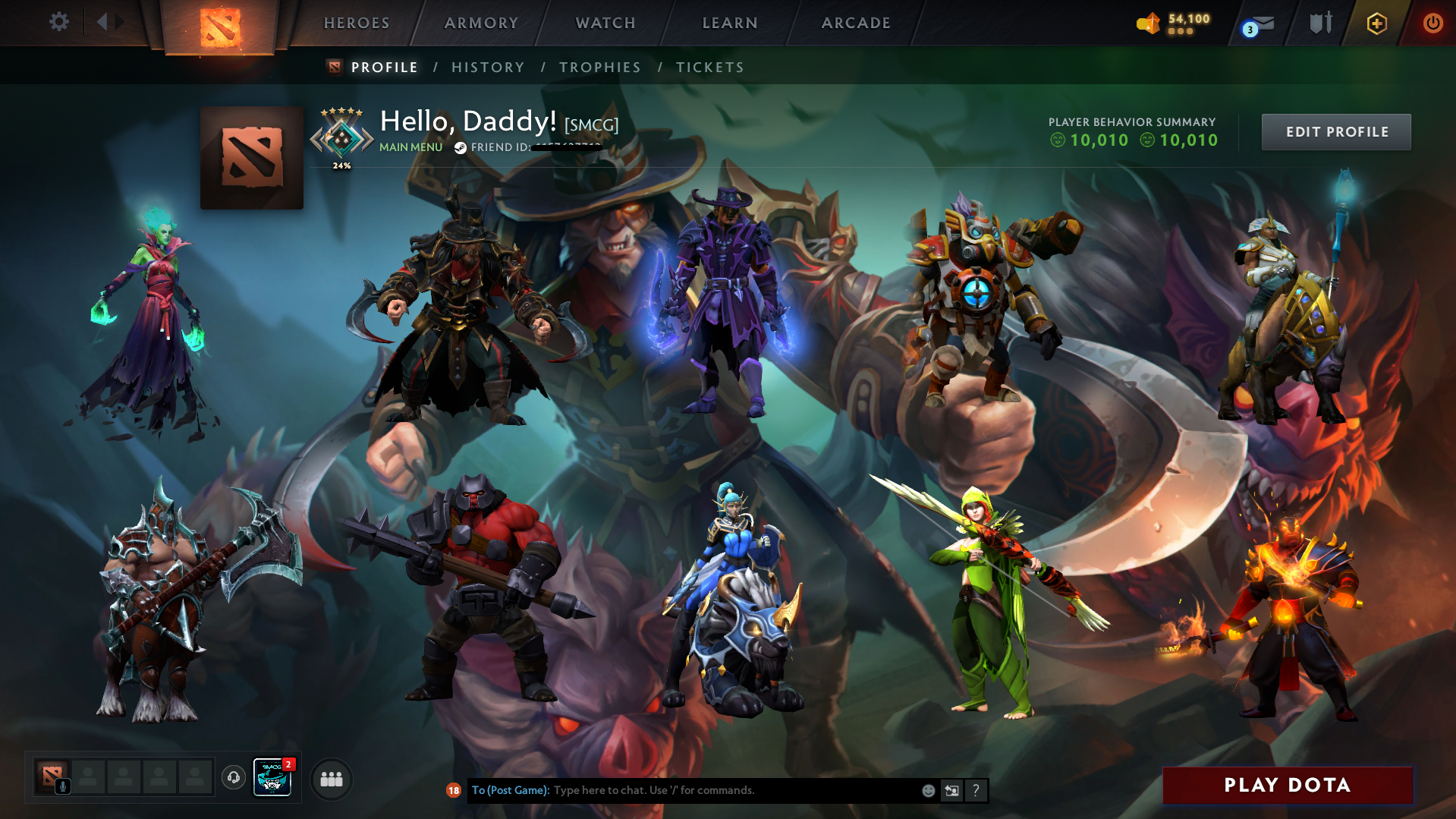
Task: Open the settings gear menu
Action: coord(58,22)
